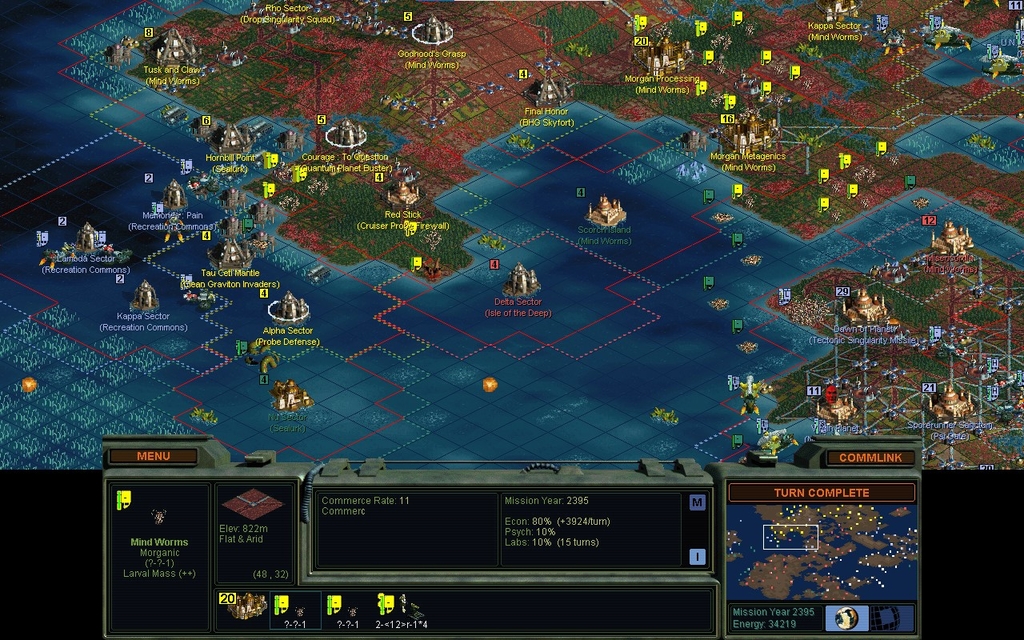Select the M button beside the status panel
This screenshot has height=640, width=1024.
click(x=697, y=502)
